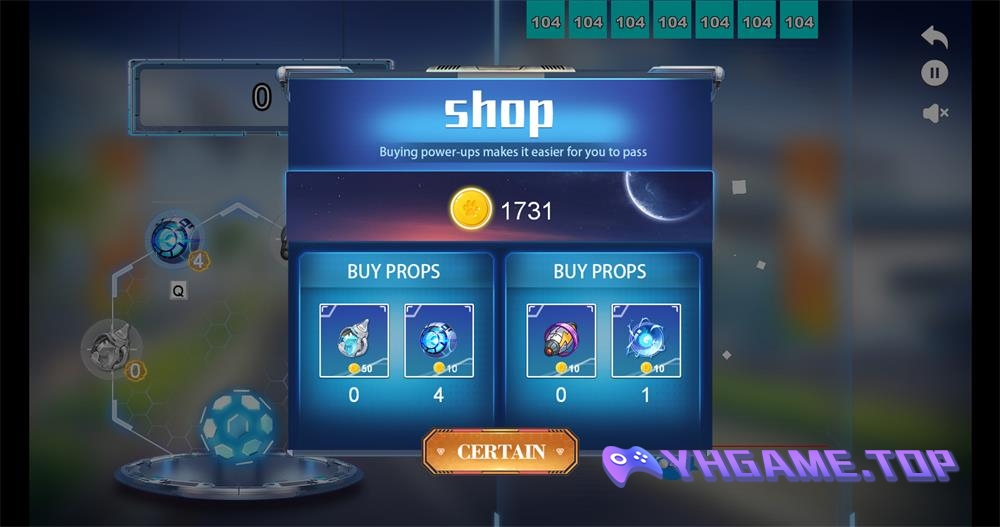Image resolution: width=1000 pixels, height=527 pixels.
Task: Click the back arrow icon
Action: pyautogui.click(x=934, y=37)
